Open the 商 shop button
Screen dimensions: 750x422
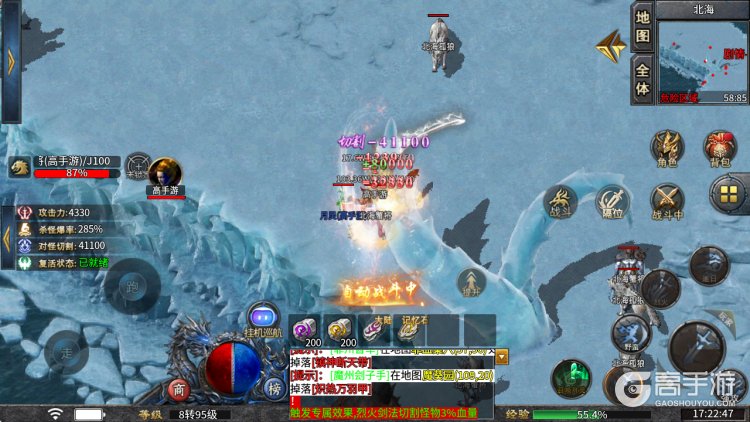pos(179,389)
